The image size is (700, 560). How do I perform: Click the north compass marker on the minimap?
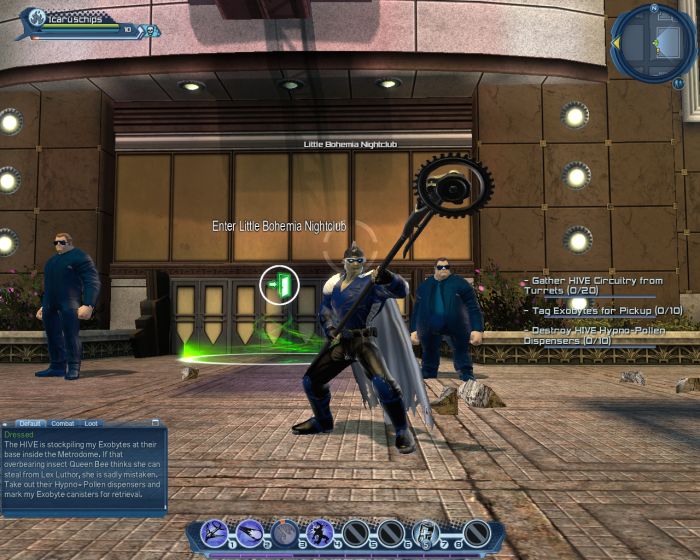(x=652, y=8)
